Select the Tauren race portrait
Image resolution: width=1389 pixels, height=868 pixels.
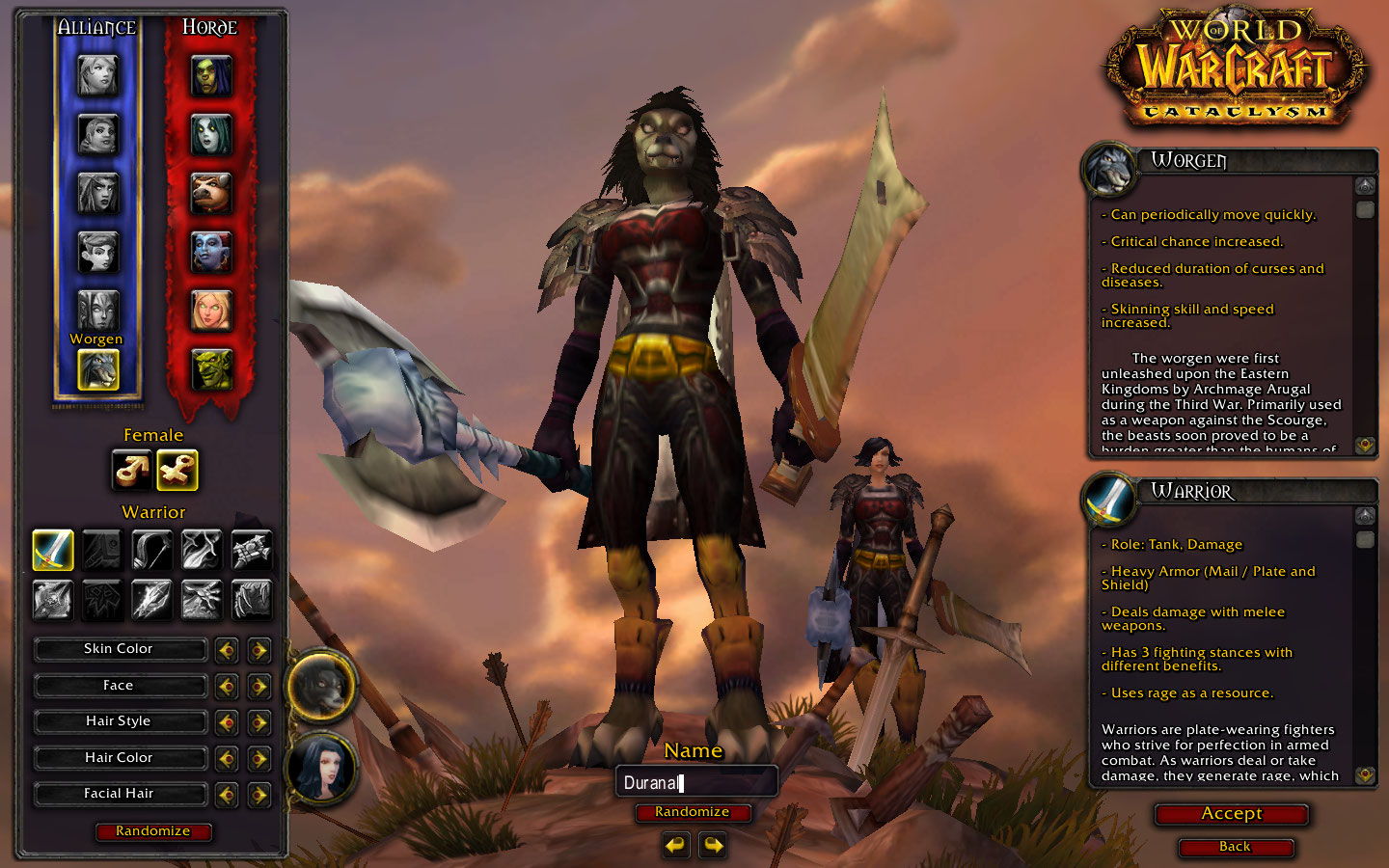[210, 193]
